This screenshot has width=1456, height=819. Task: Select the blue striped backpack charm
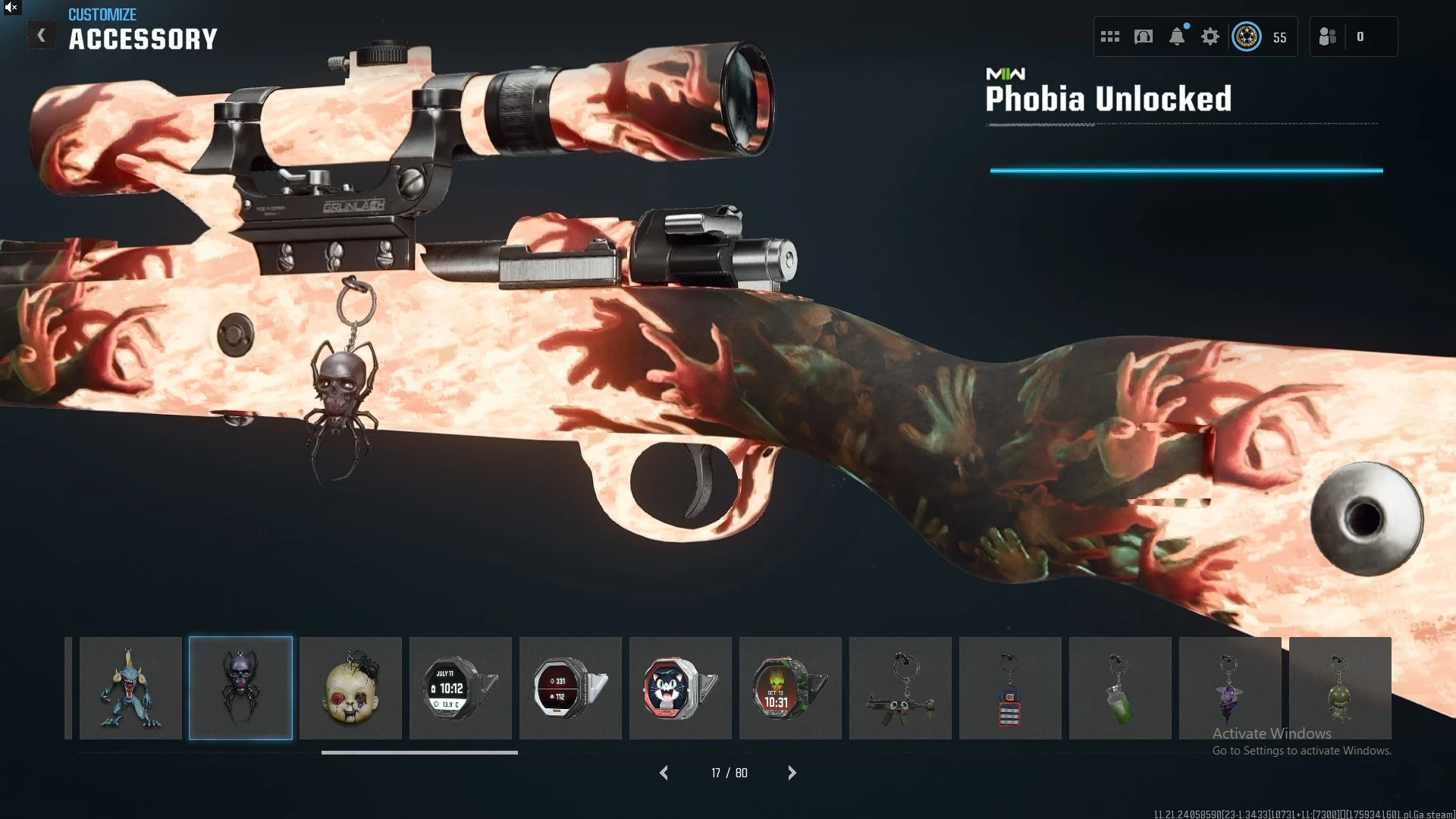(1010, 689)
